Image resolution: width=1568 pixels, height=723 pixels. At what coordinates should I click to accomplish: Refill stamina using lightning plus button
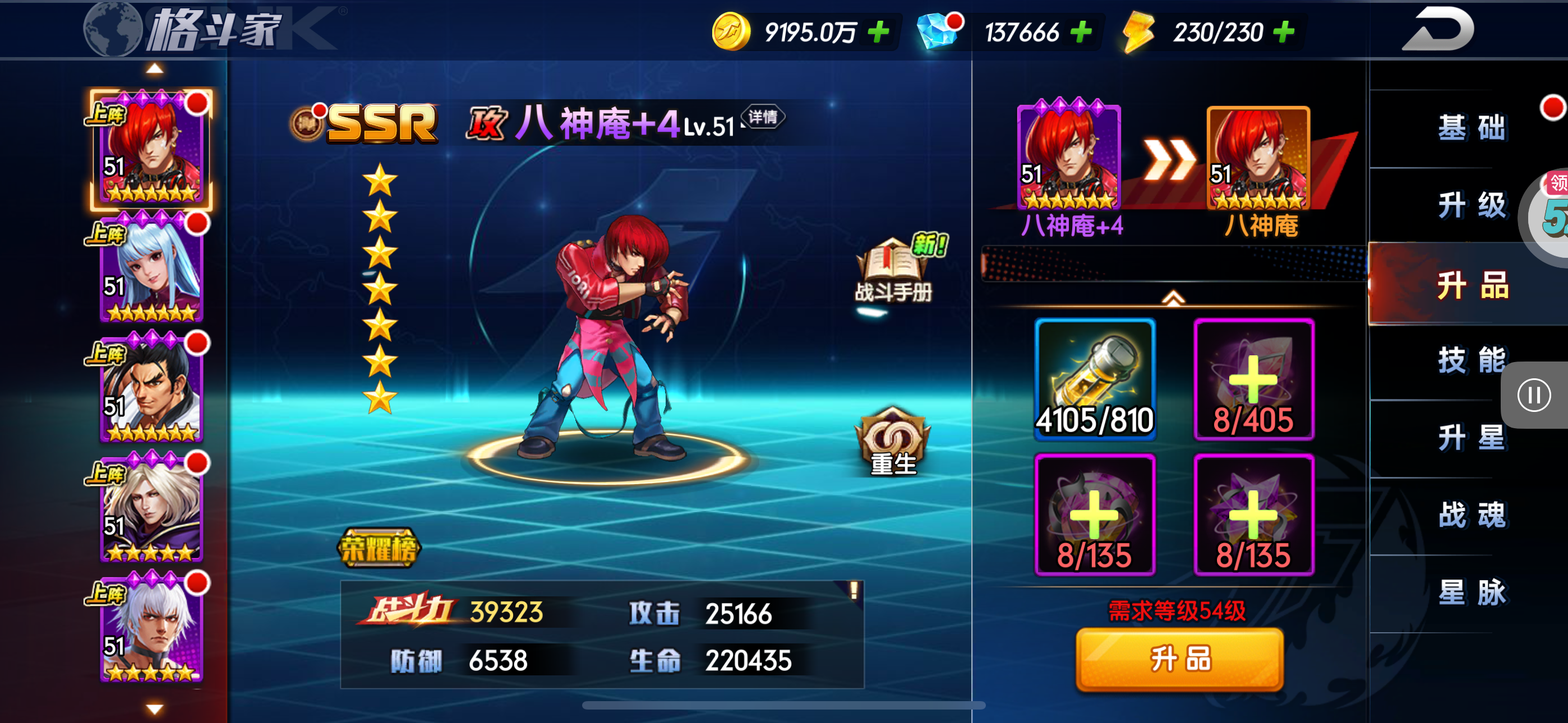click(1283, 31)
